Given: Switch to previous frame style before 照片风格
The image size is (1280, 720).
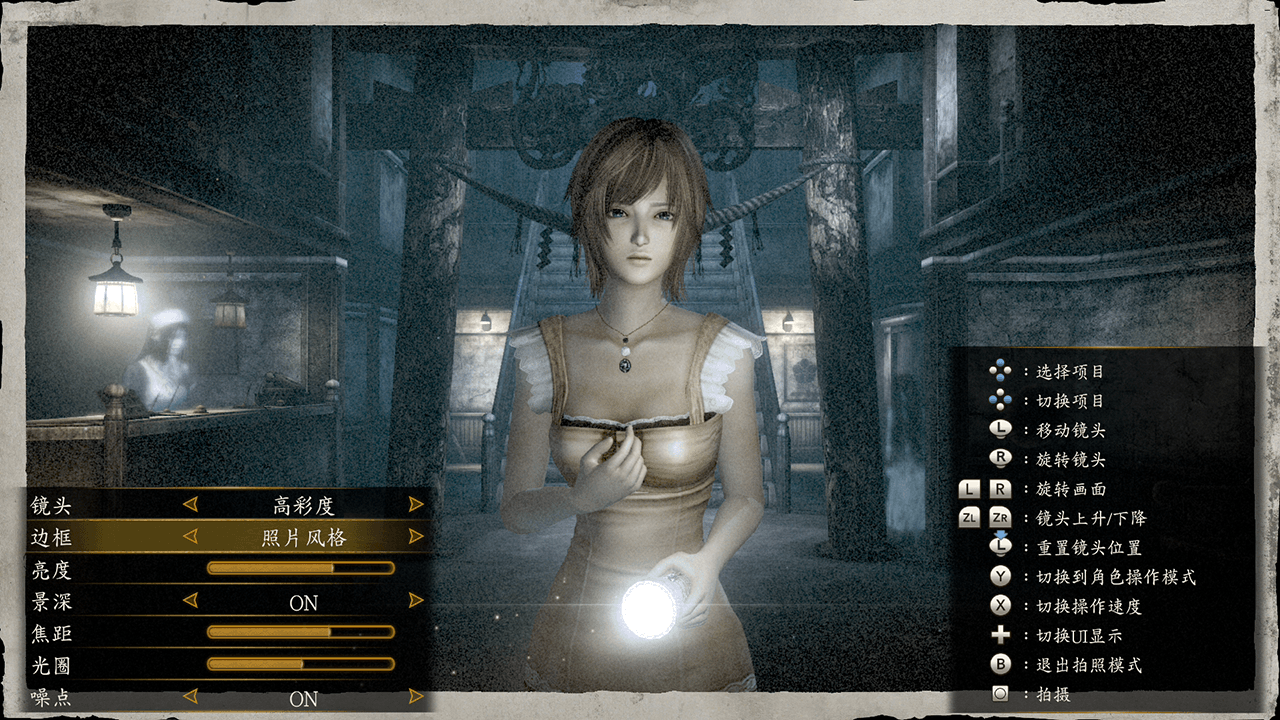Looking at the screenshot, I should [x=190, y=537].
